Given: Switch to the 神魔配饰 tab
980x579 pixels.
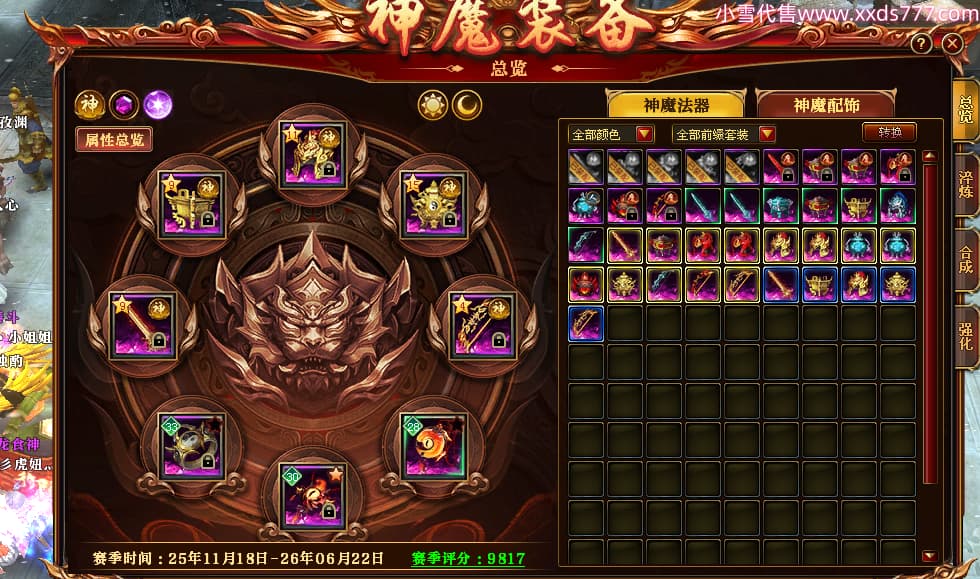Looking at the screenshot, I should (x=826, y=105).
